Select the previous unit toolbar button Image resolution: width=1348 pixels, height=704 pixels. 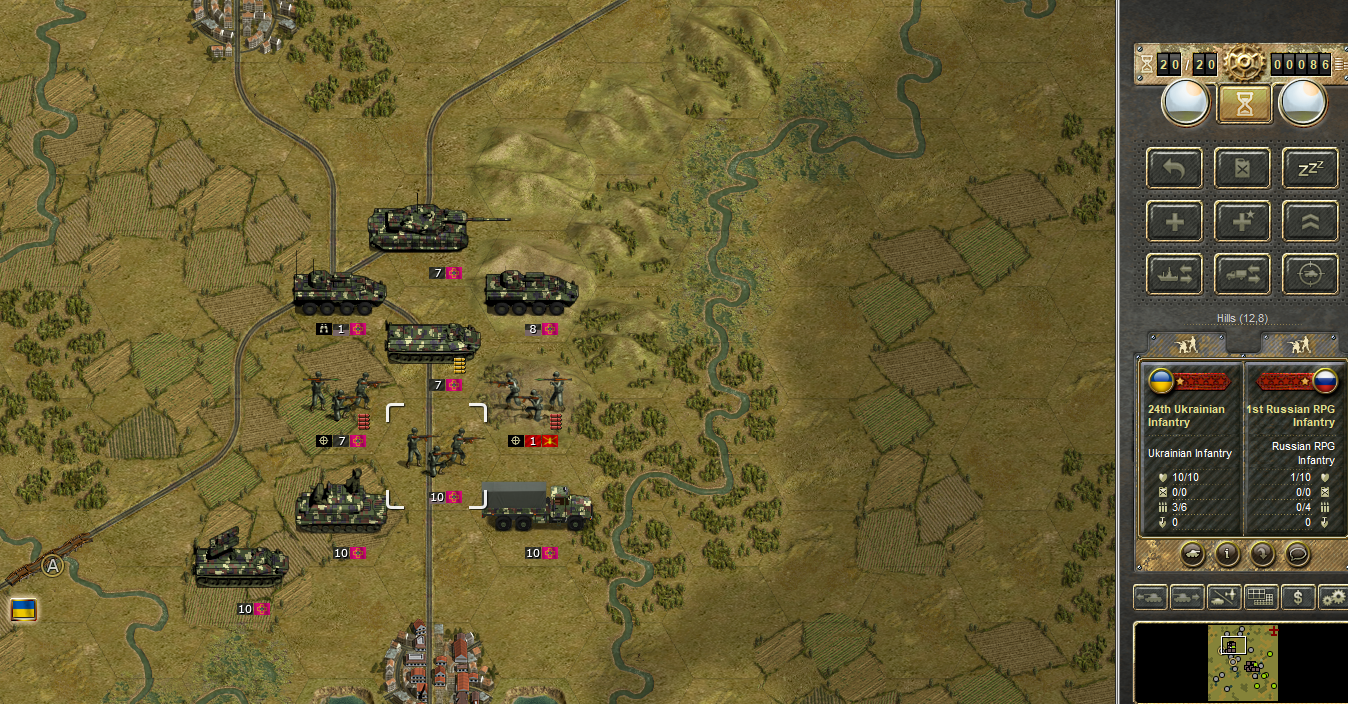[x=1151, y=598]
